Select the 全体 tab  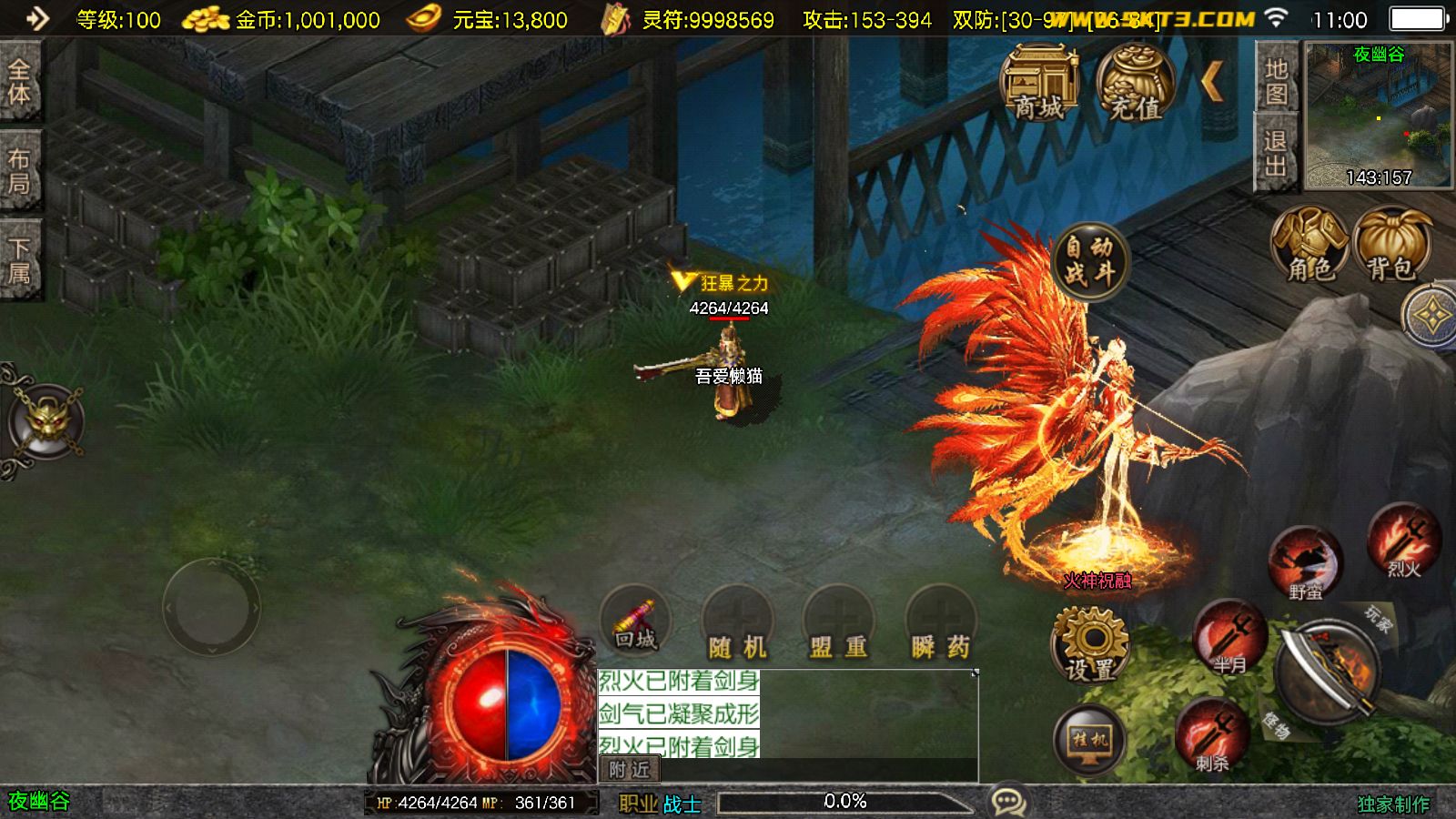(19, 82)
